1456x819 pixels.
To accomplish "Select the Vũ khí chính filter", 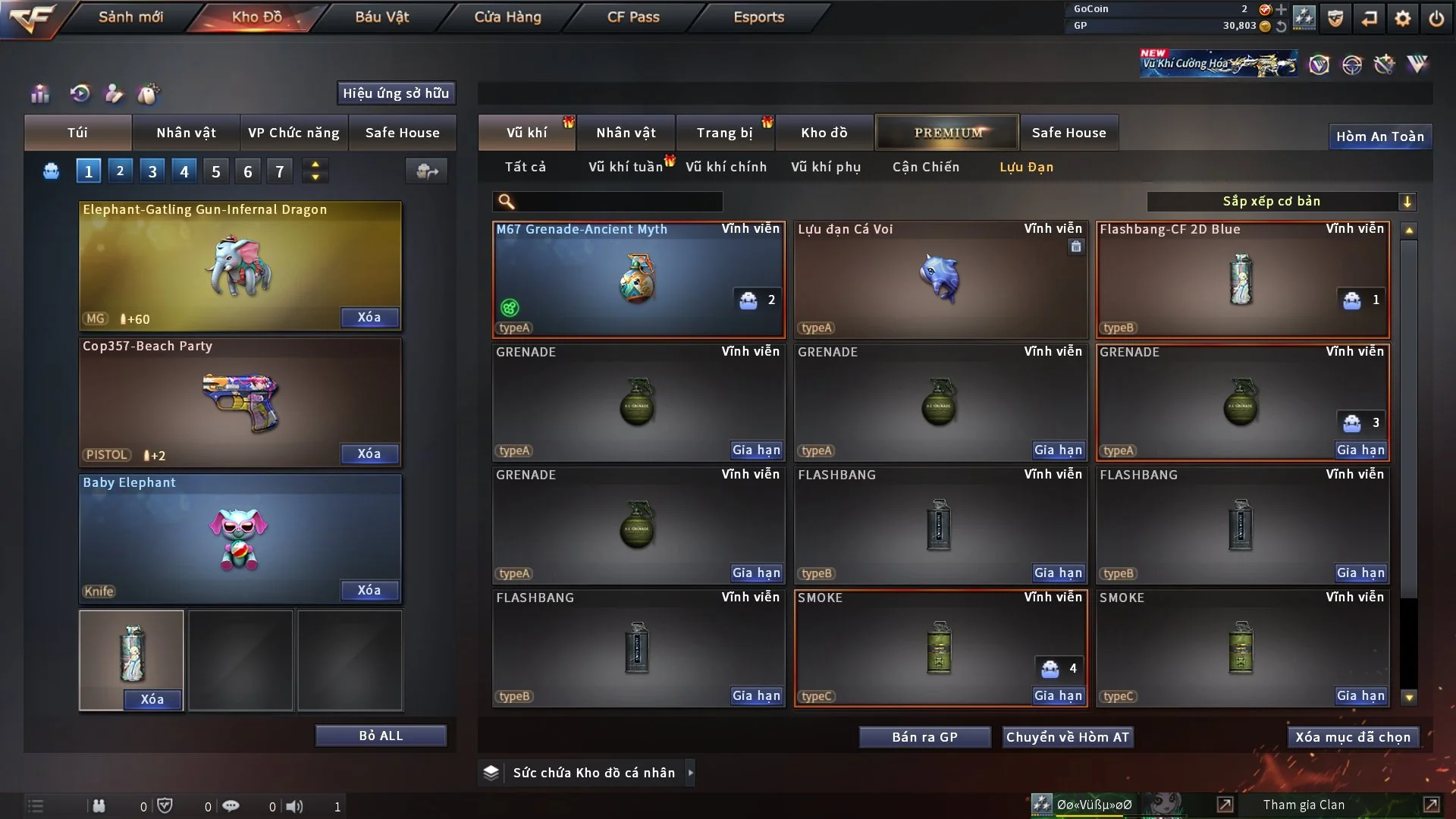I will click(726, 167).
